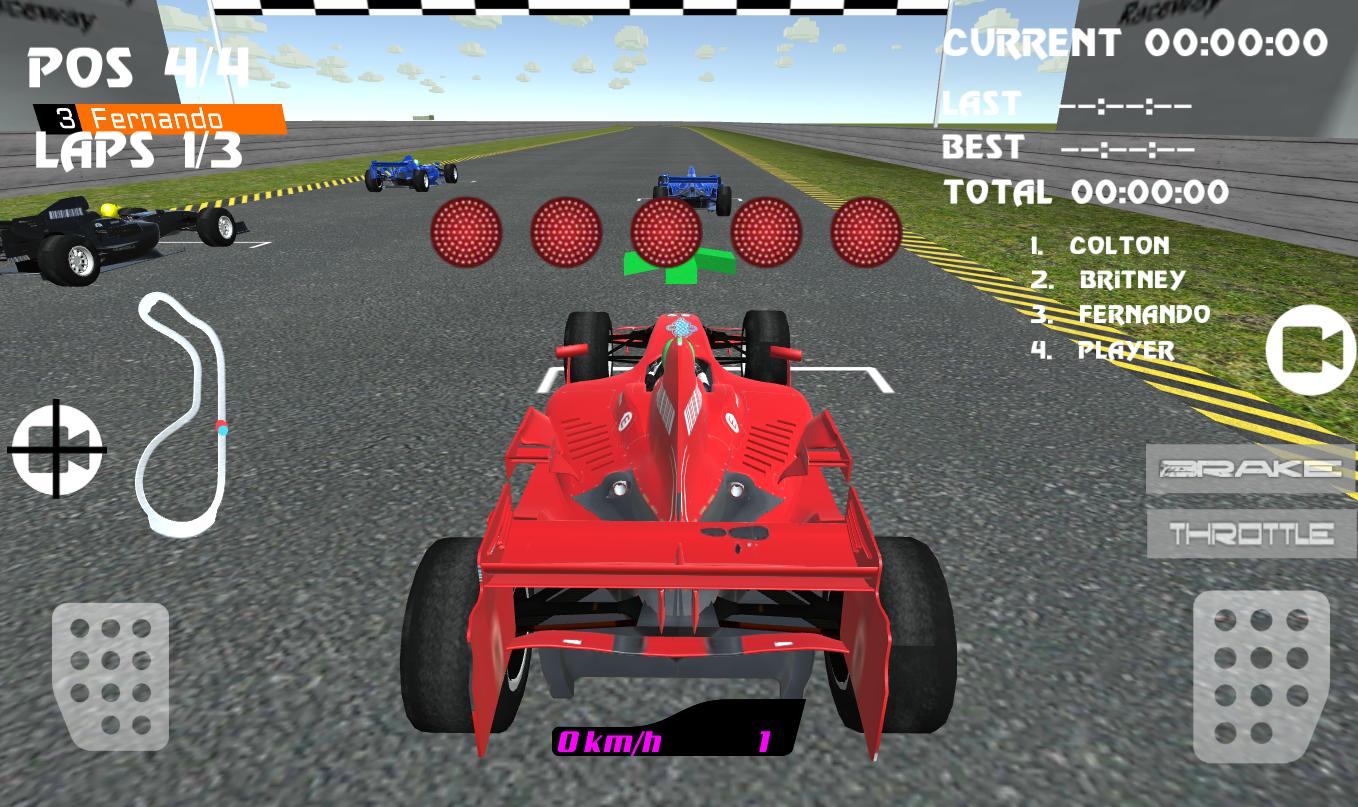Viewport: 1358px width, 807px height.
Task: Tap the leftmost red starting light
Action: [464, 232]
